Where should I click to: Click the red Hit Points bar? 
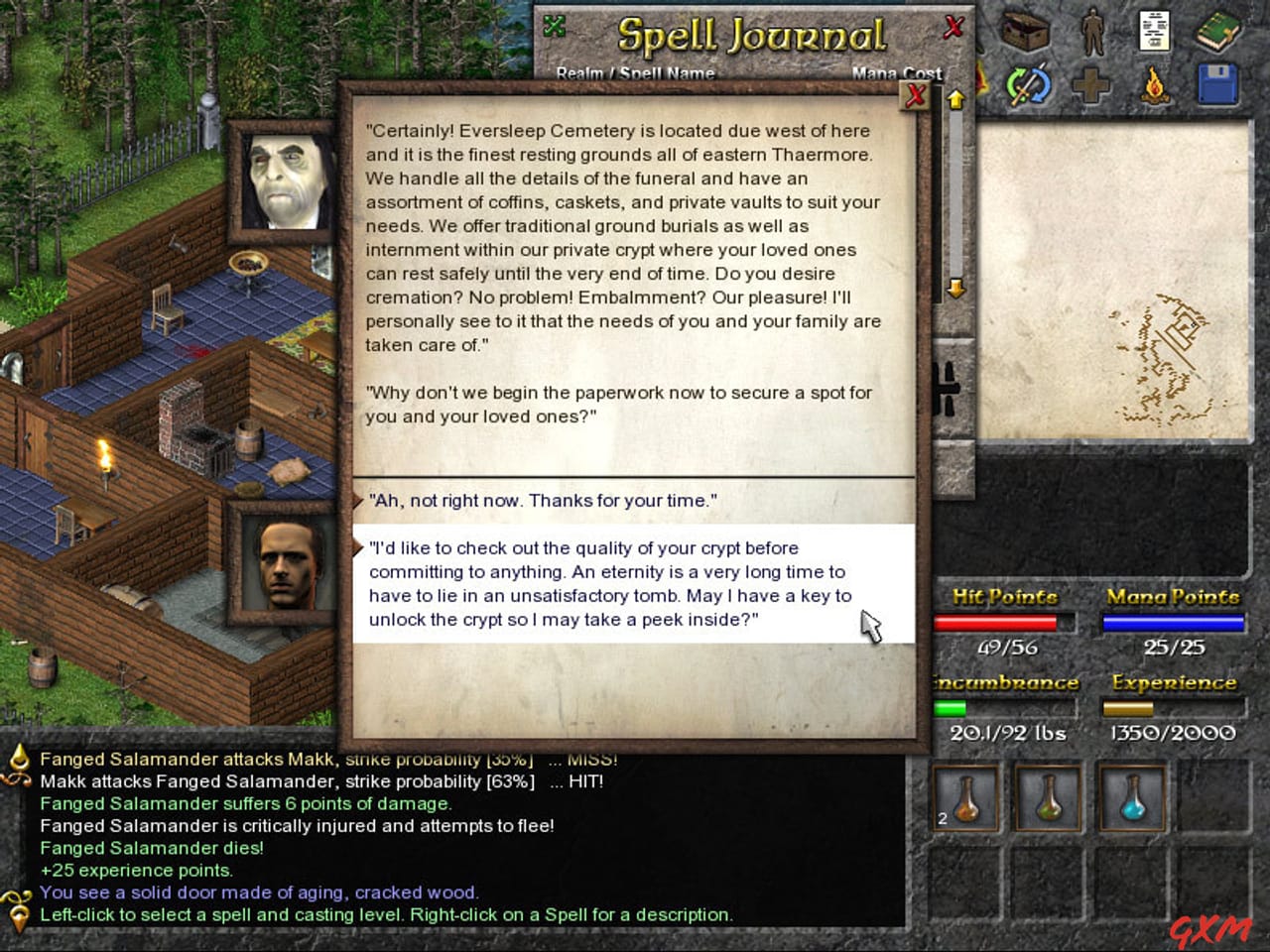(x=1002, y=623)
